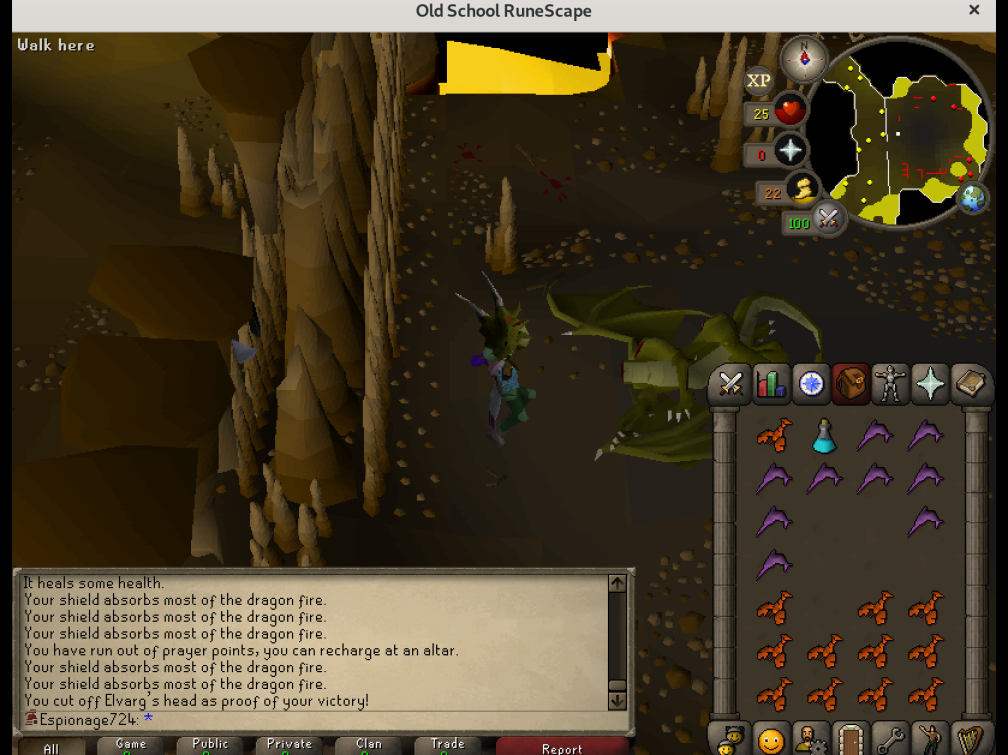Close the Old School RuneScape window

(x=974, y=11)
